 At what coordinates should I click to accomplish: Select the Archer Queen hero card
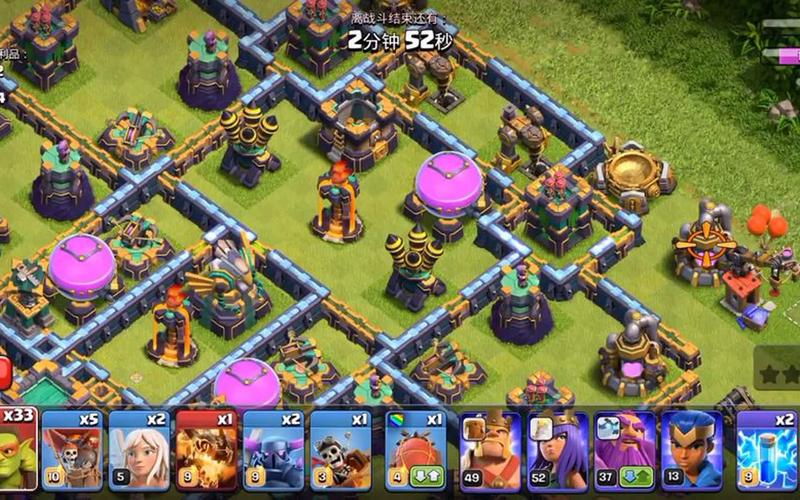click(558, 450)
